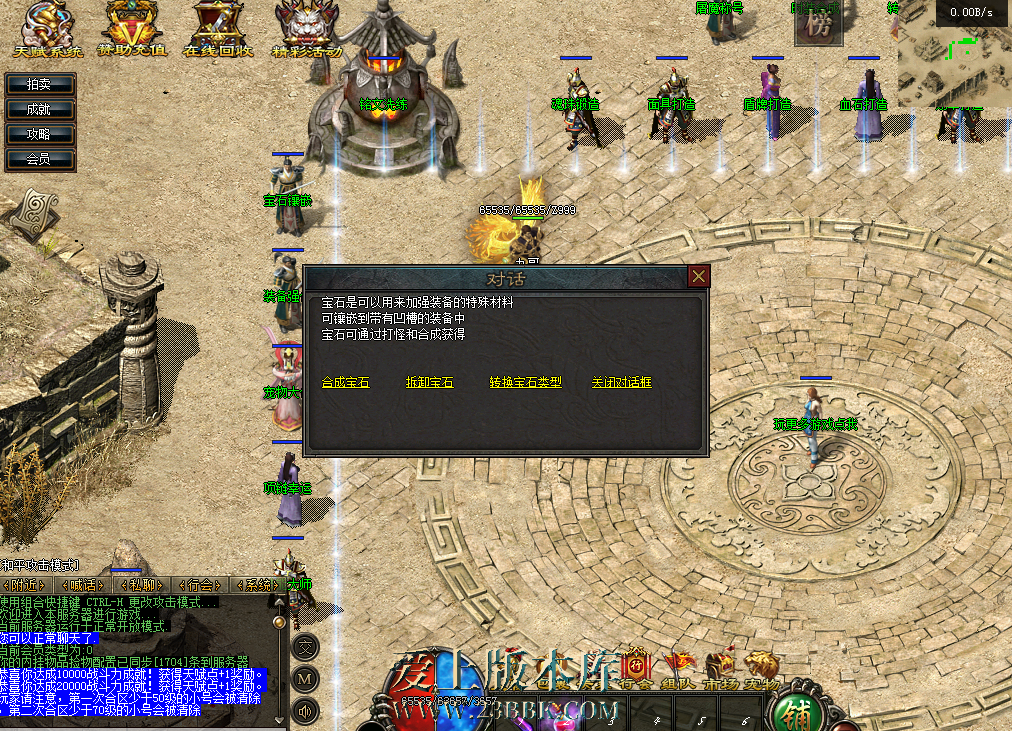
Task: Switch chat to the 附近 tab
Action: pos(24,584)
